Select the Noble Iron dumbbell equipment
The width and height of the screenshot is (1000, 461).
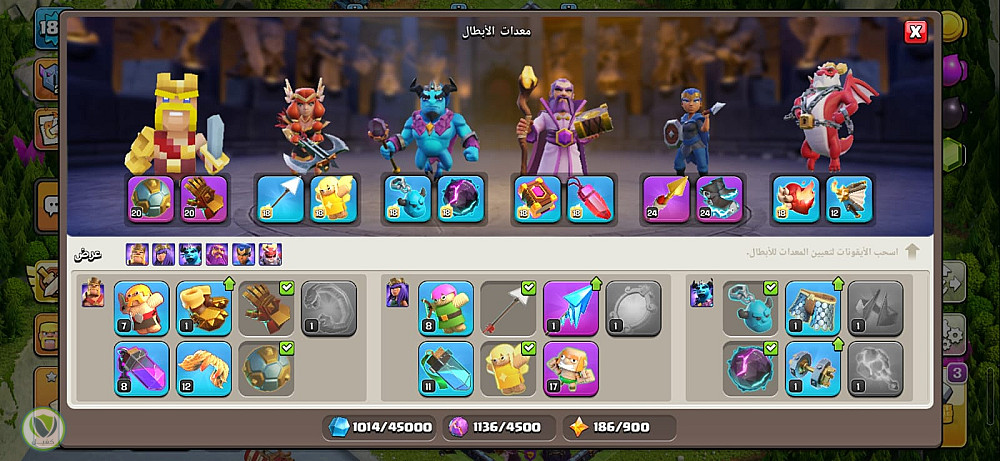pos(813,368)
